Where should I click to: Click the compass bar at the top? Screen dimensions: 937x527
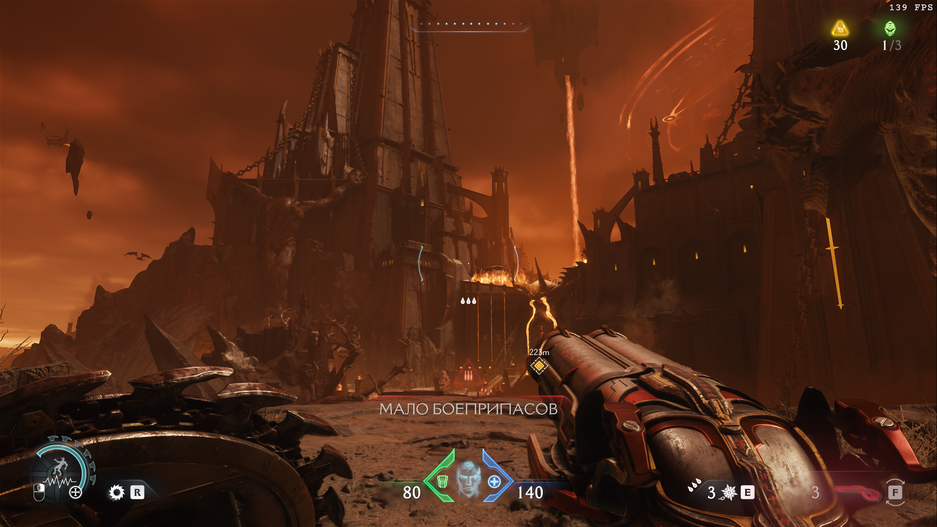point(470,27)
